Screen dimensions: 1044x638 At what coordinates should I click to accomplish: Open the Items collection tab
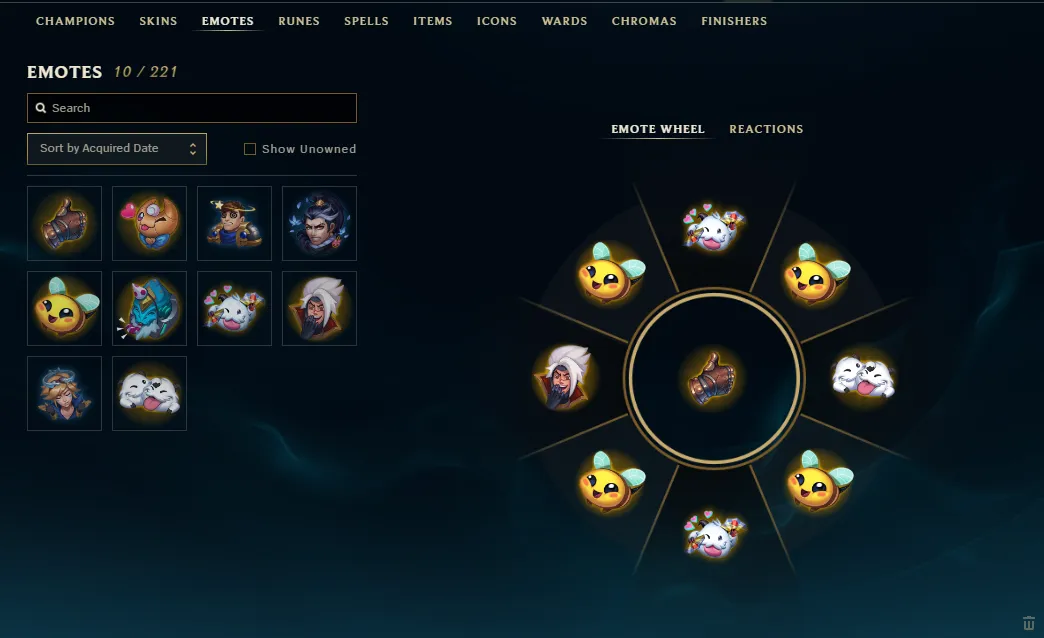(432, 21)
